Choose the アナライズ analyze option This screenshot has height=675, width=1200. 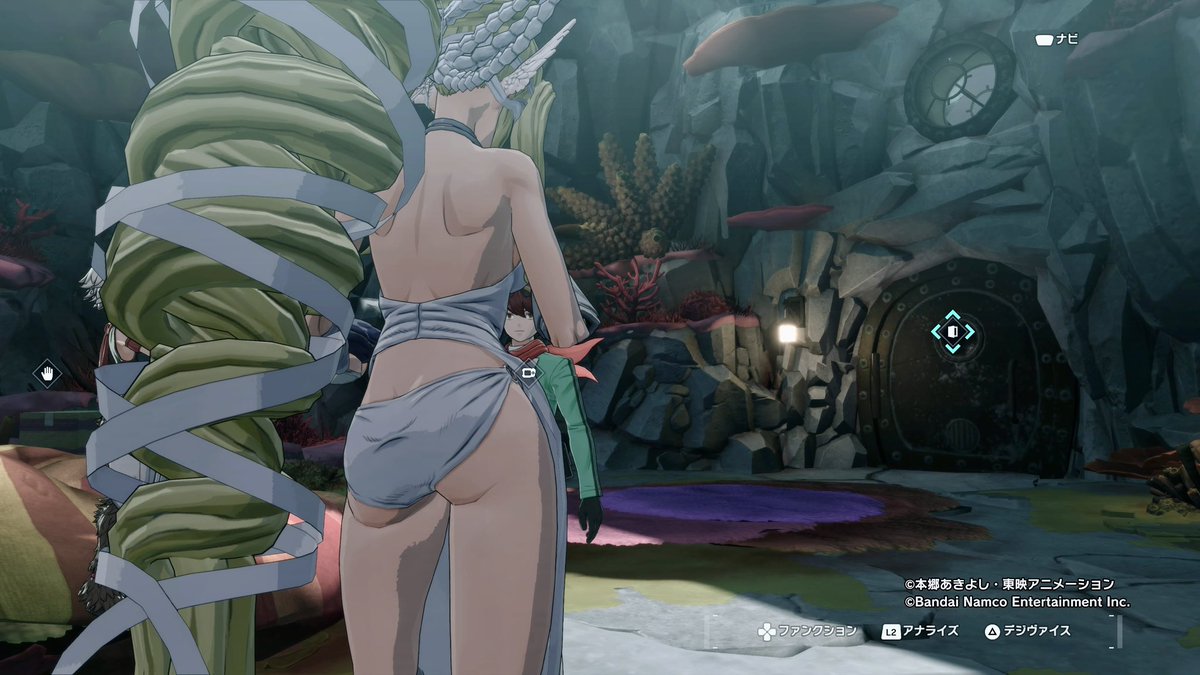(x=920, y=631)
